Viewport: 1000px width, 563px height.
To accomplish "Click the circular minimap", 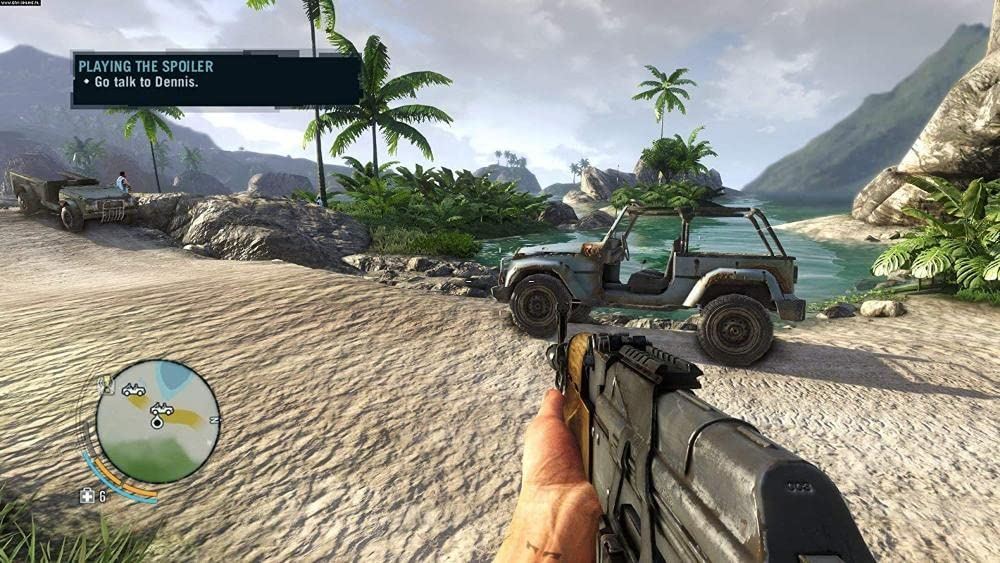I will pyautogui.click(x=158, y=421).
